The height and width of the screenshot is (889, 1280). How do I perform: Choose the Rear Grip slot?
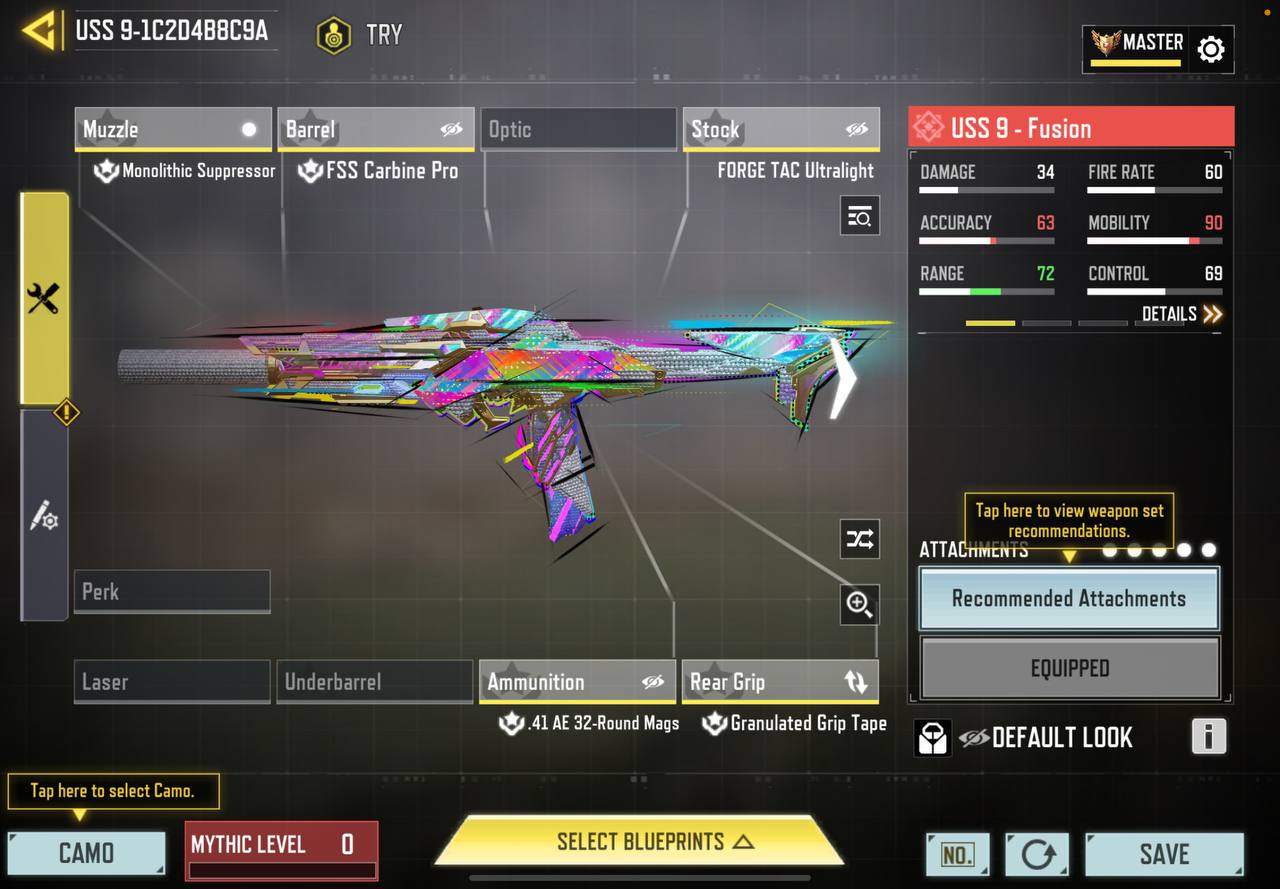pos(780,682)
